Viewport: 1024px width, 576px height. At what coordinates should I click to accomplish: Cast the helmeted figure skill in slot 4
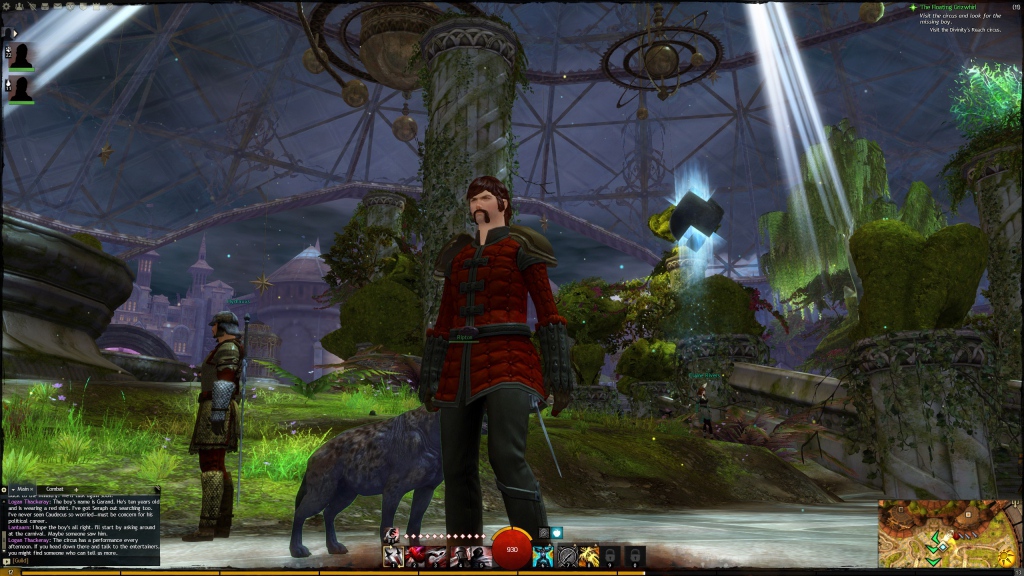click(x=462, y=555)
